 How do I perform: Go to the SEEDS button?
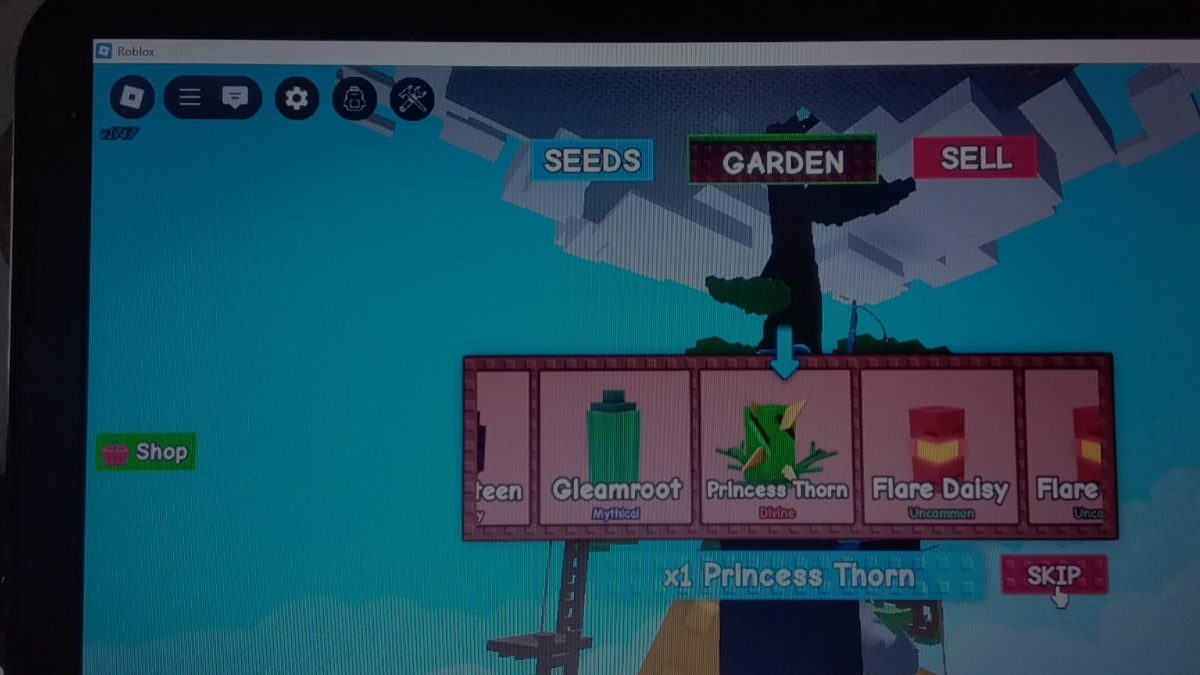(x=592, y=160)
